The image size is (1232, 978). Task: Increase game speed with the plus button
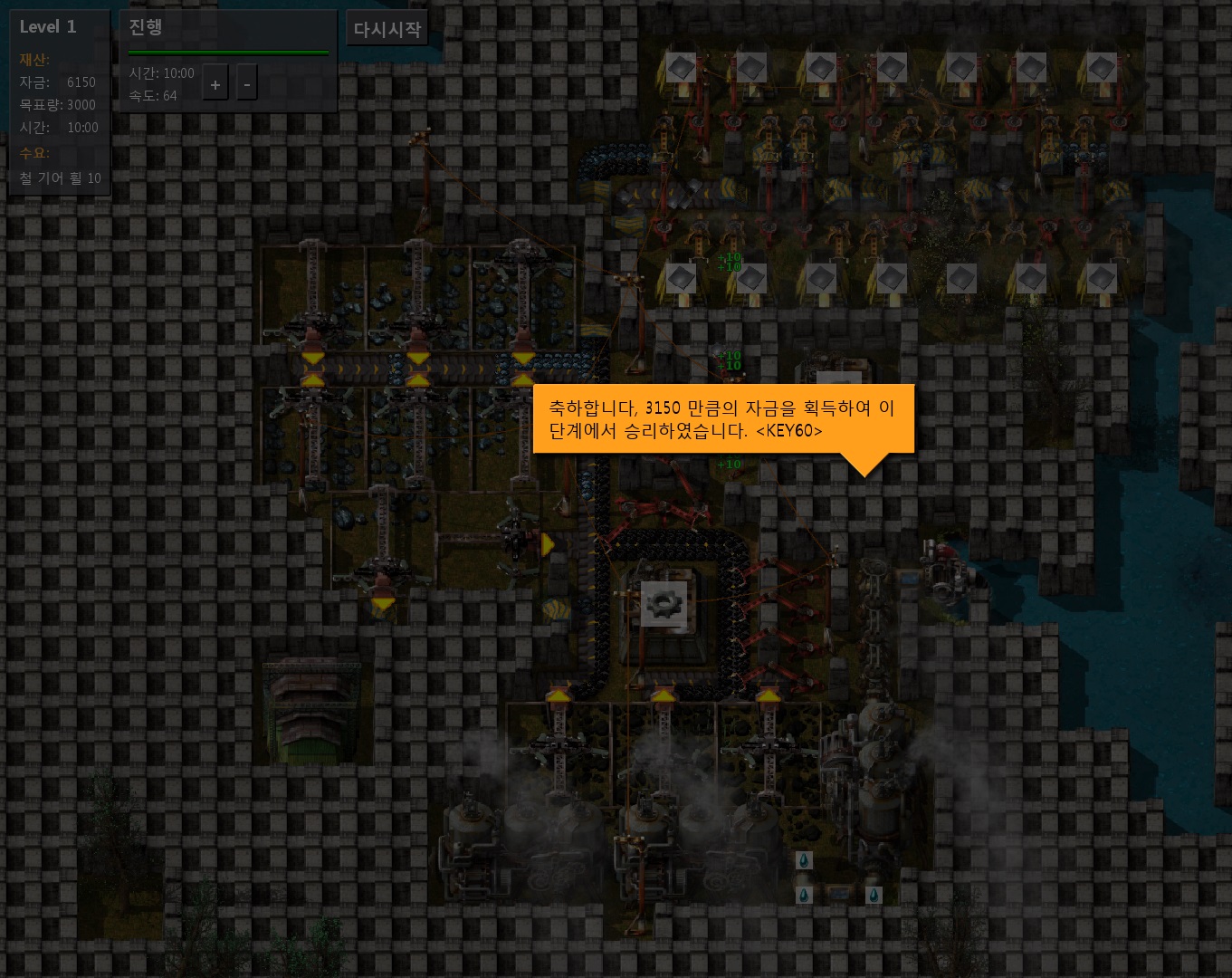click(x=215, y=85)
